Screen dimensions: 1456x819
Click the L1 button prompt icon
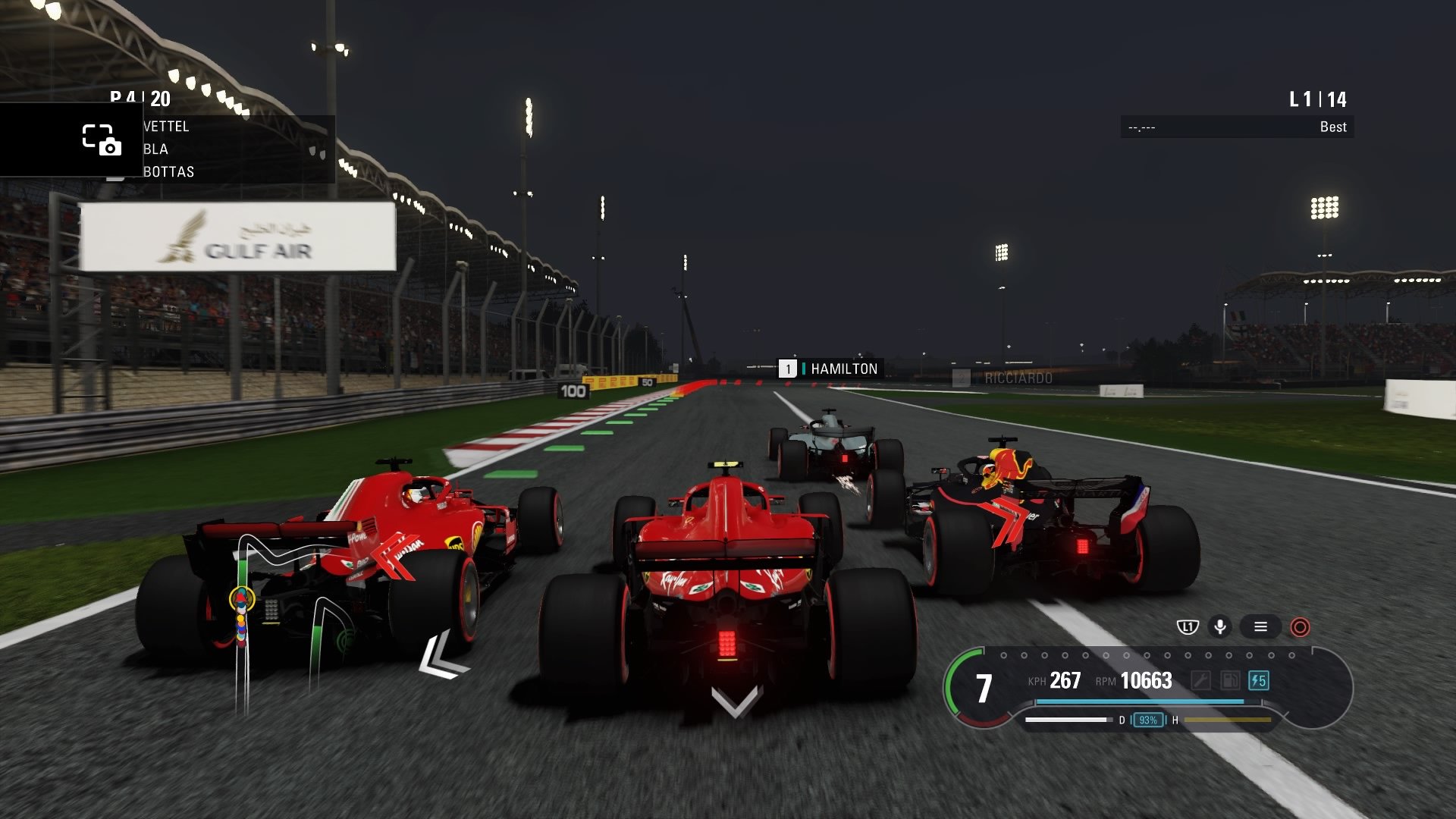(1188, 627)
